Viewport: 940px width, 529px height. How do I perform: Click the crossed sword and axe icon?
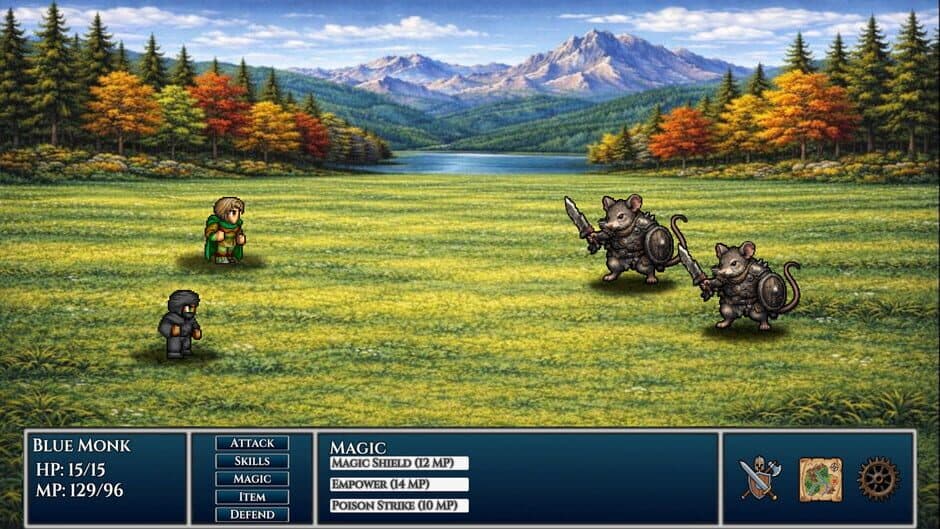(x=760, y=478)
